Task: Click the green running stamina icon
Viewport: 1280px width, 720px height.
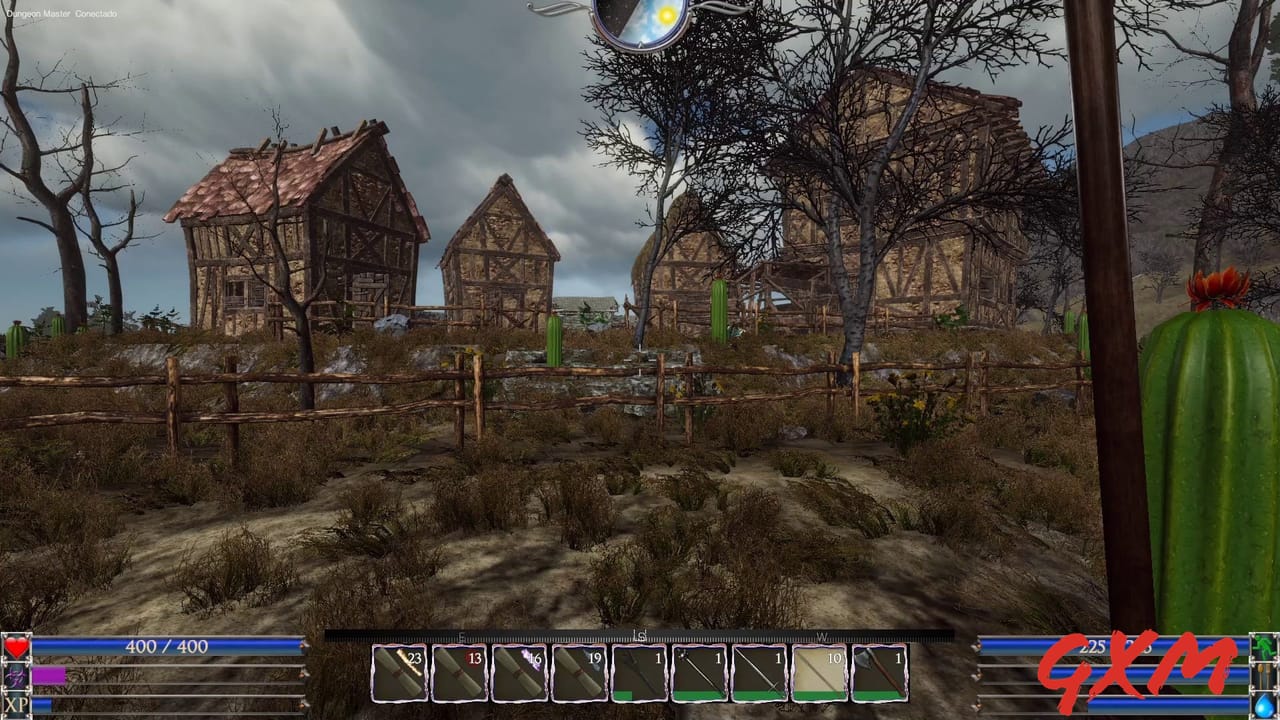Action: (1262, 646)
